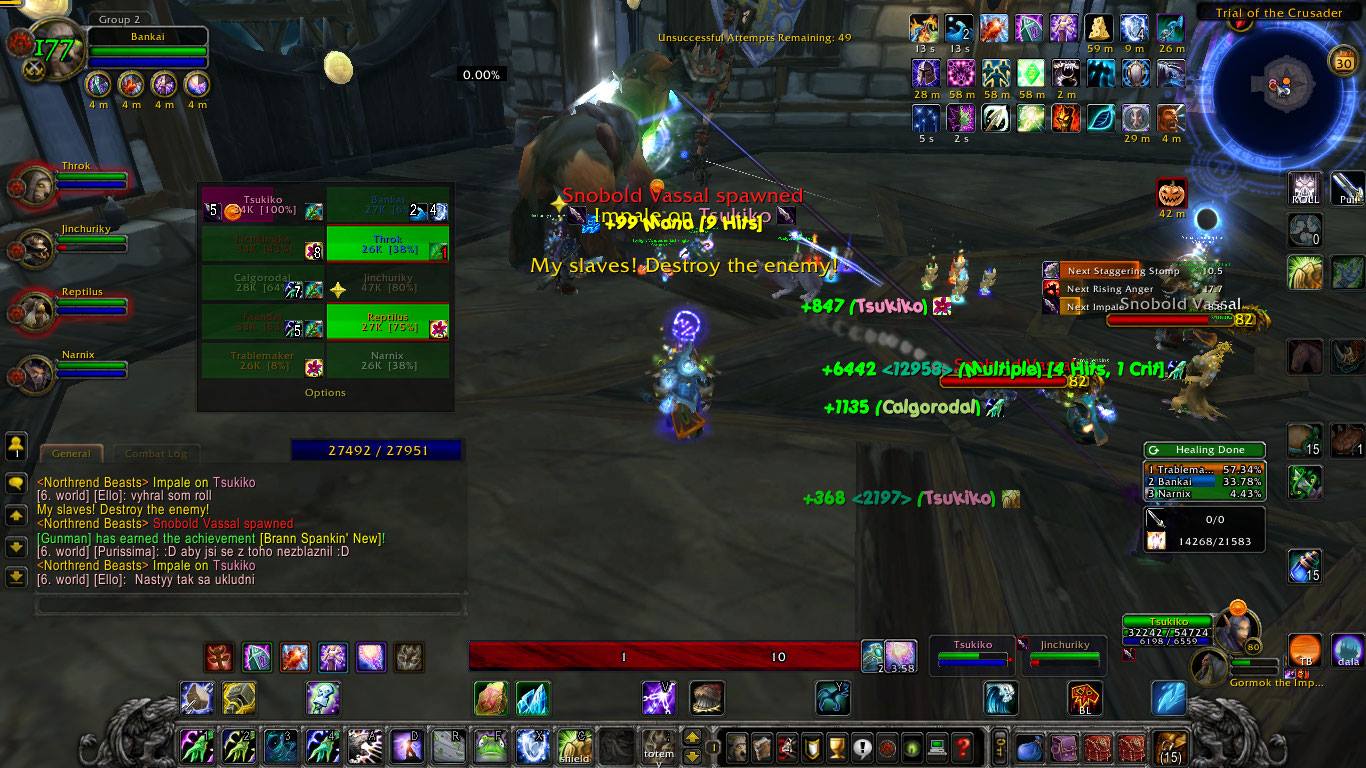Select Reptilus in the raid grid
The height and width of the screenshot is (768, 1366).
click(x=387, y=321)
